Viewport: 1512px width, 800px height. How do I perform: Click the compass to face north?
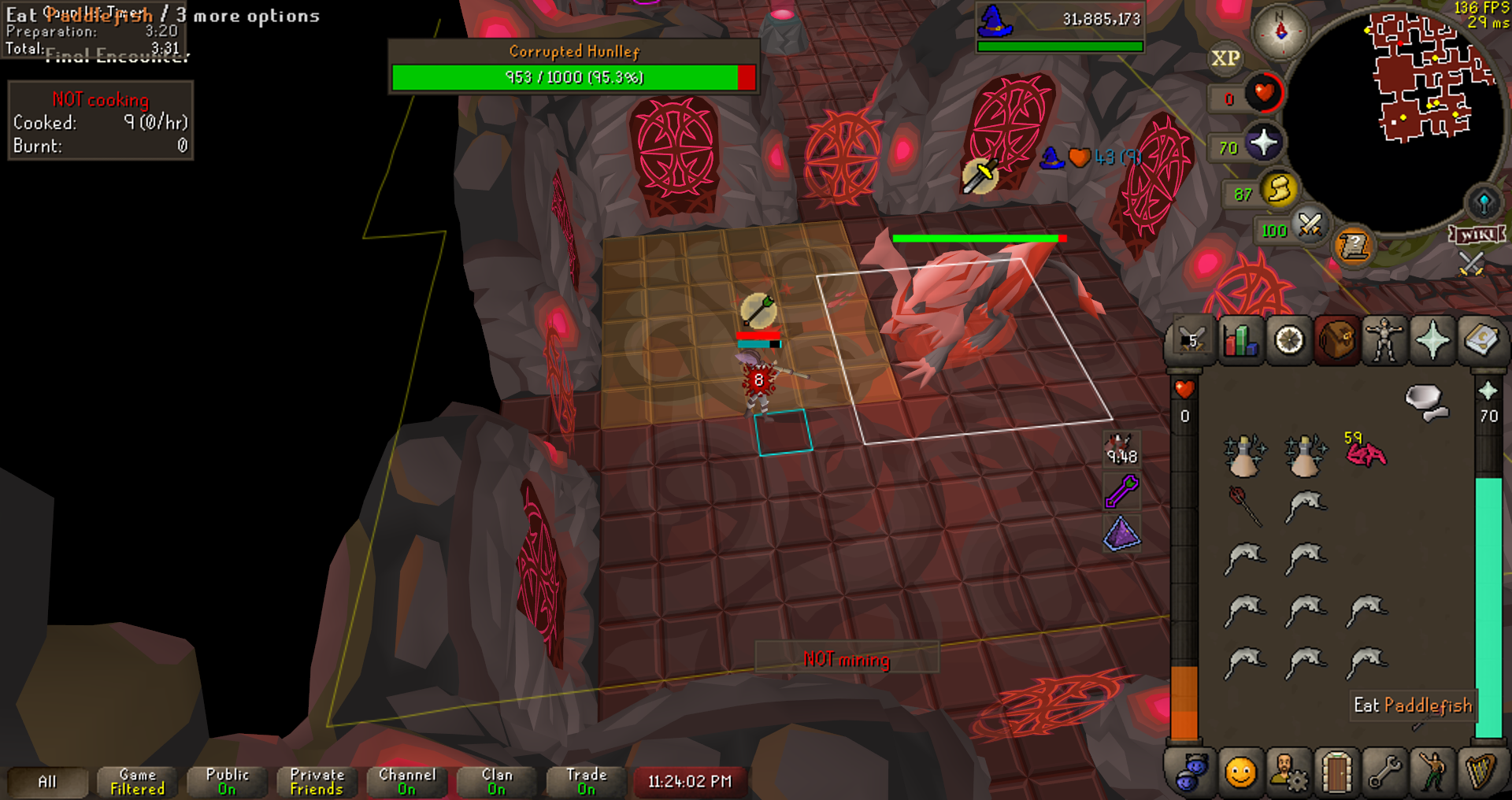coord(1280,31)
